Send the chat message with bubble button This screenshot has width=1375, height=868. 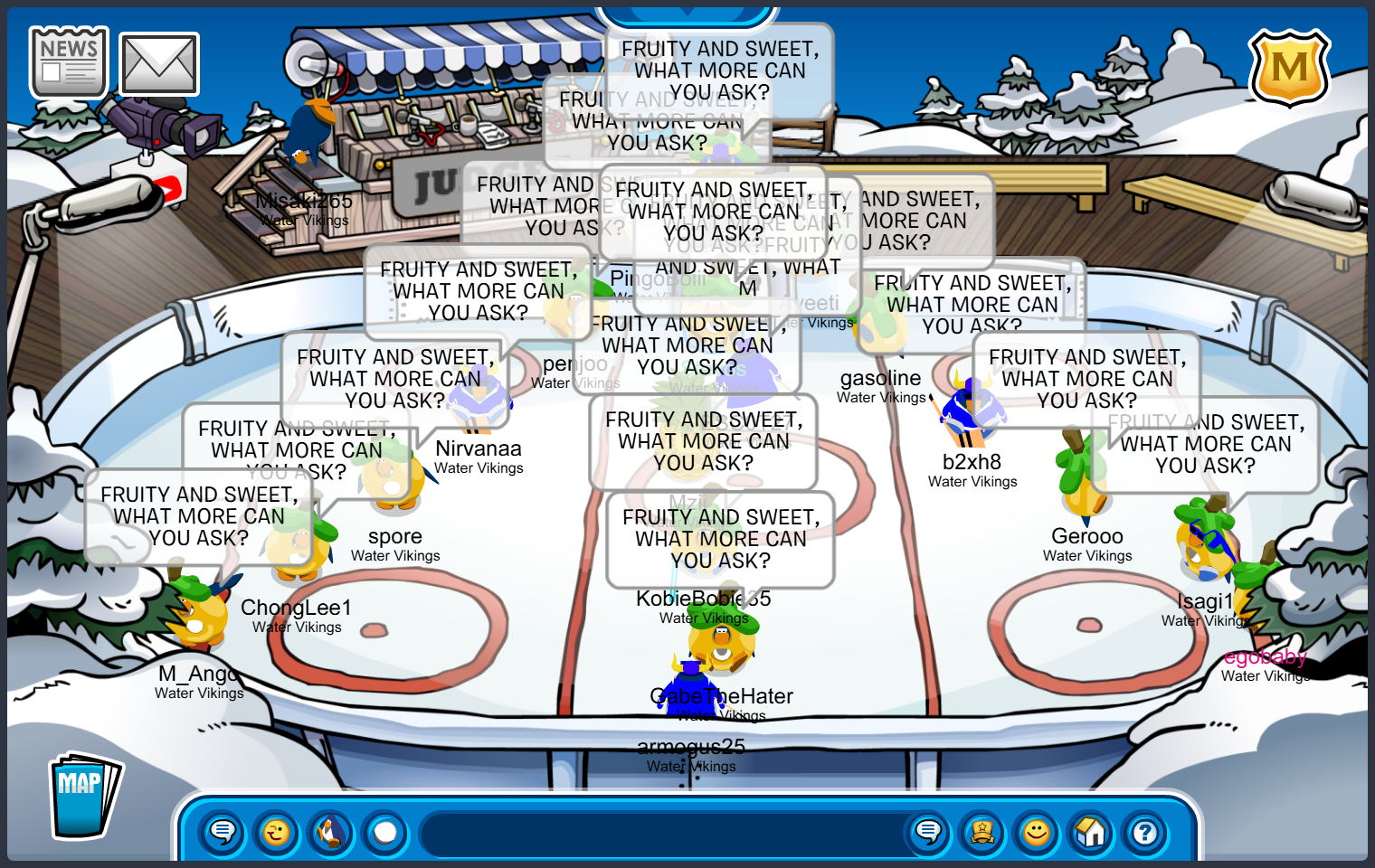coord(928,831)
